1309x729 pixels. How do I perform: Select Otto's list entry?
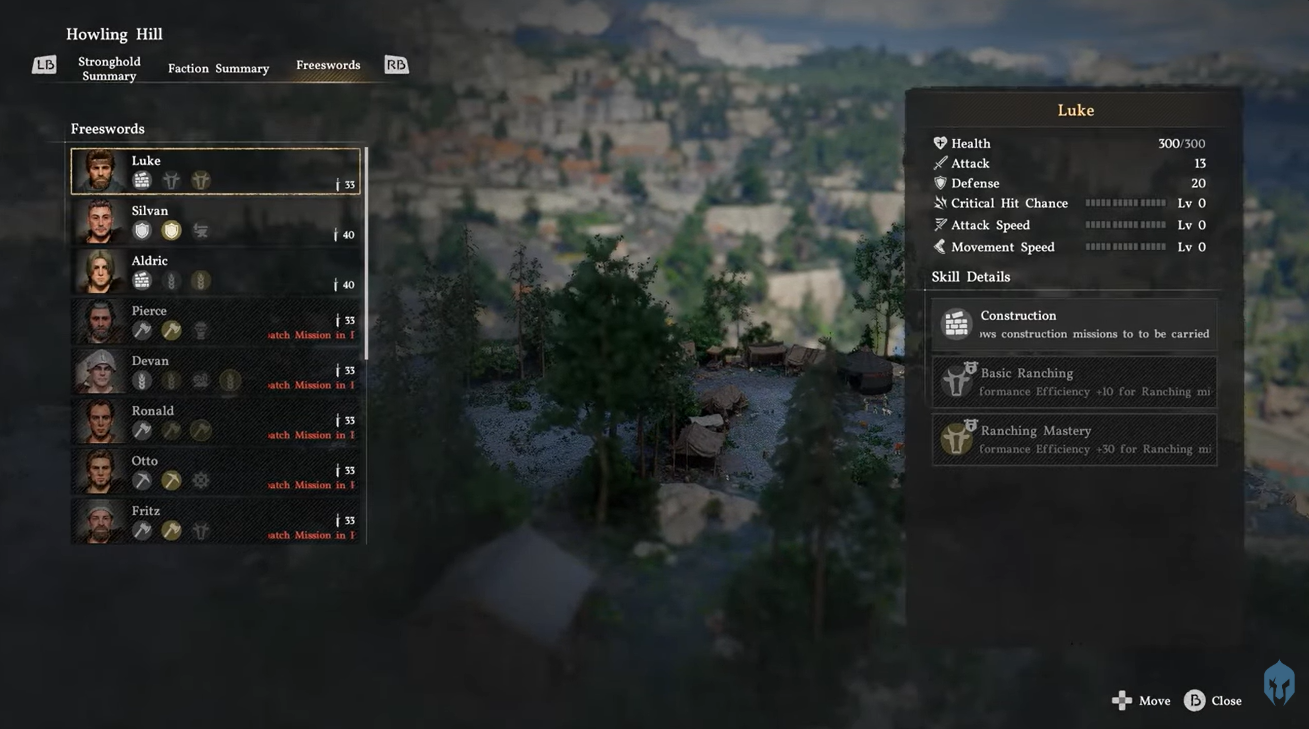(216, 471)
